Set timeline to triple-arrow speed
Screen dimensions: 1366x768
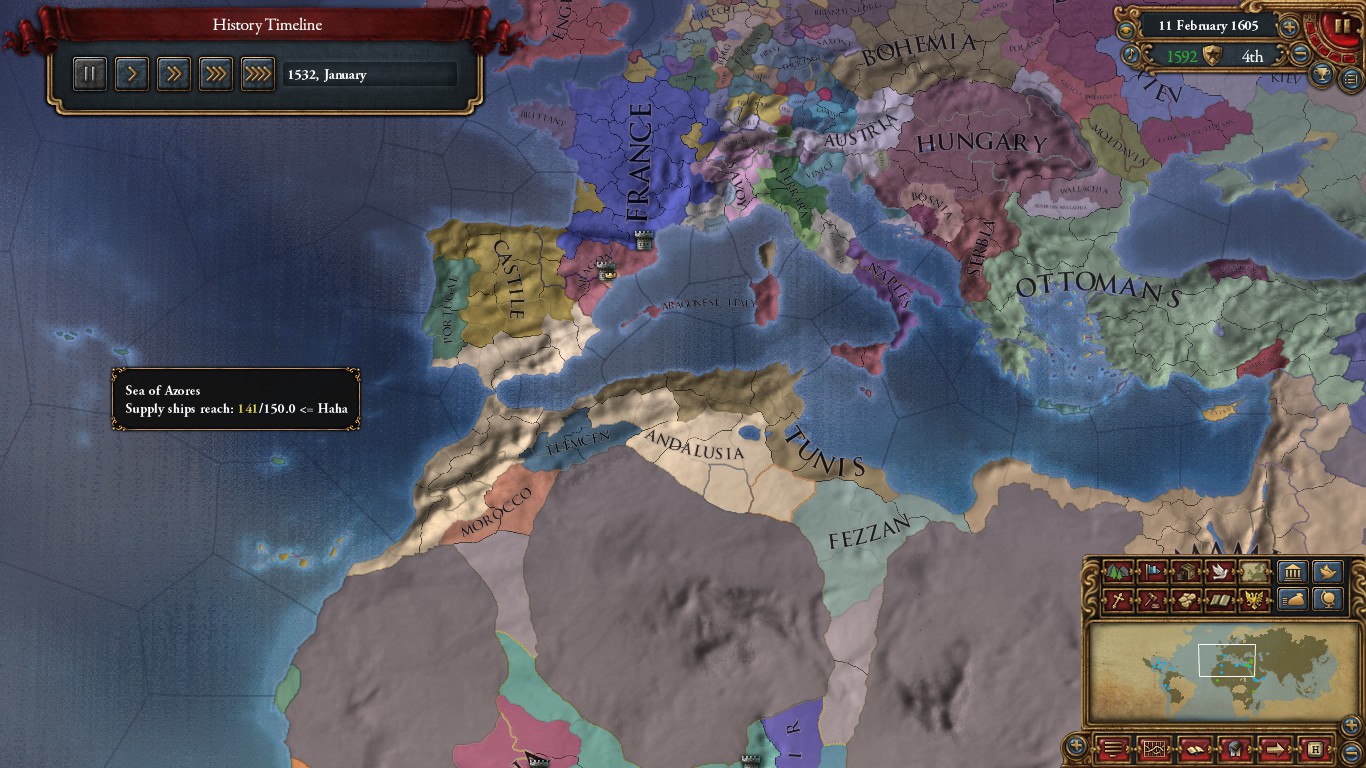(x=216, y=74)
